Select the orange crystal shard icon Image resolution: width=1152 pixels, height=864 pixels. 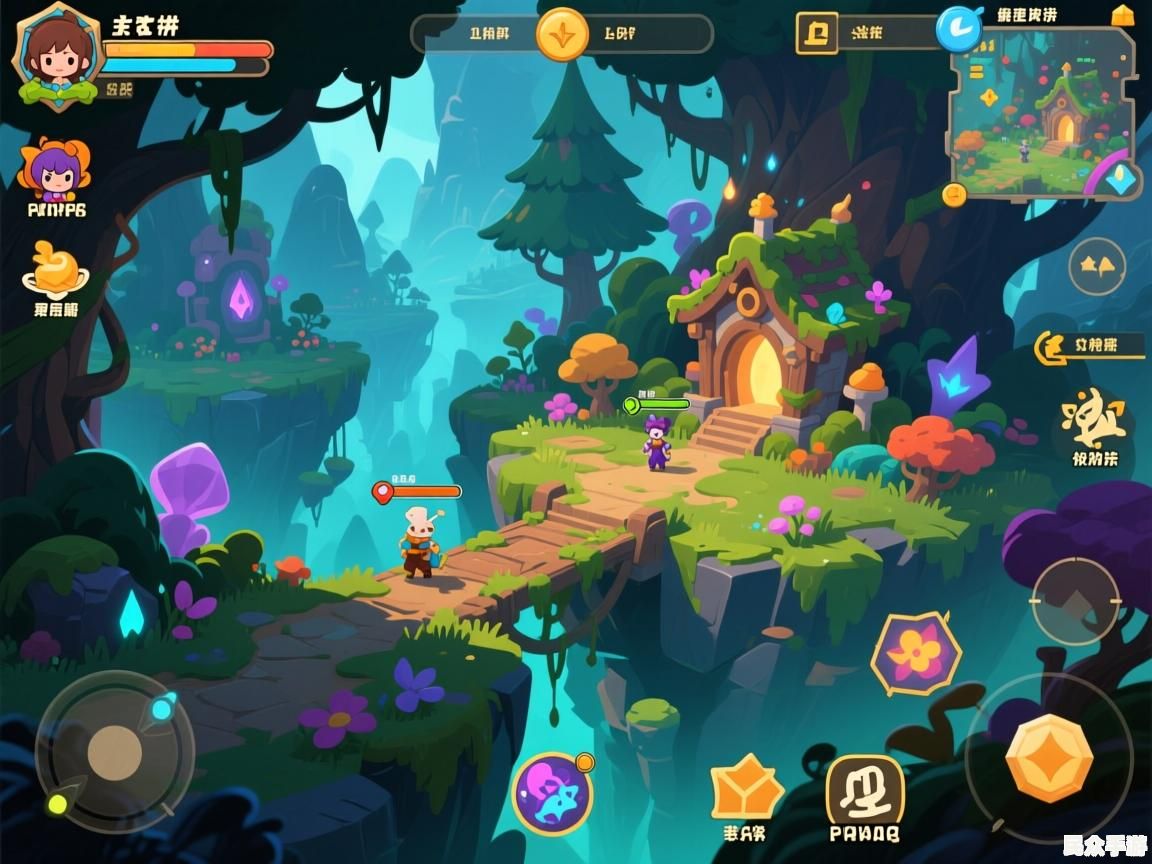pos(746,789)
